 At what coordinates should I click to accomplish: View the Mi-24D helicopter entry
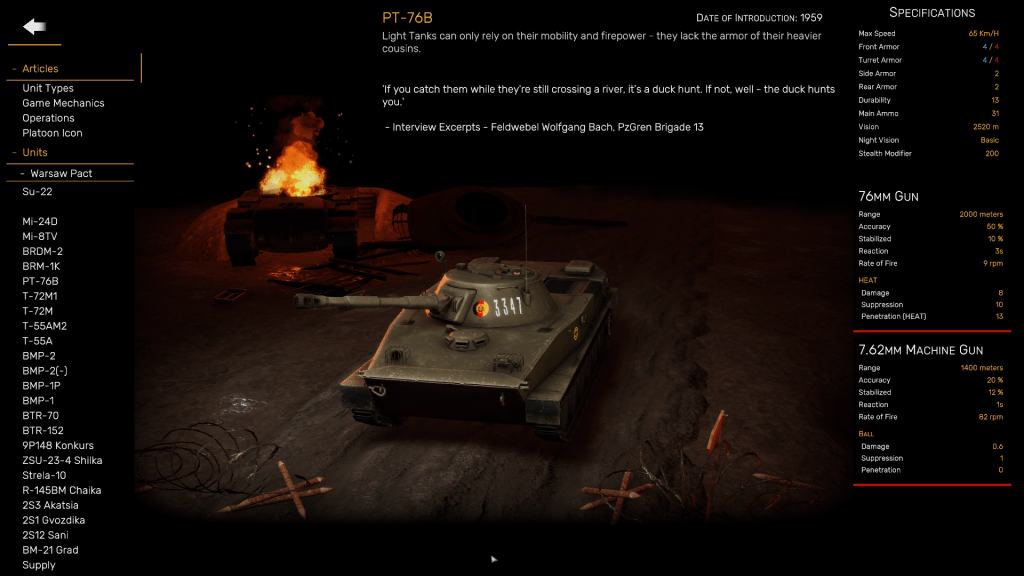point(40,221)
